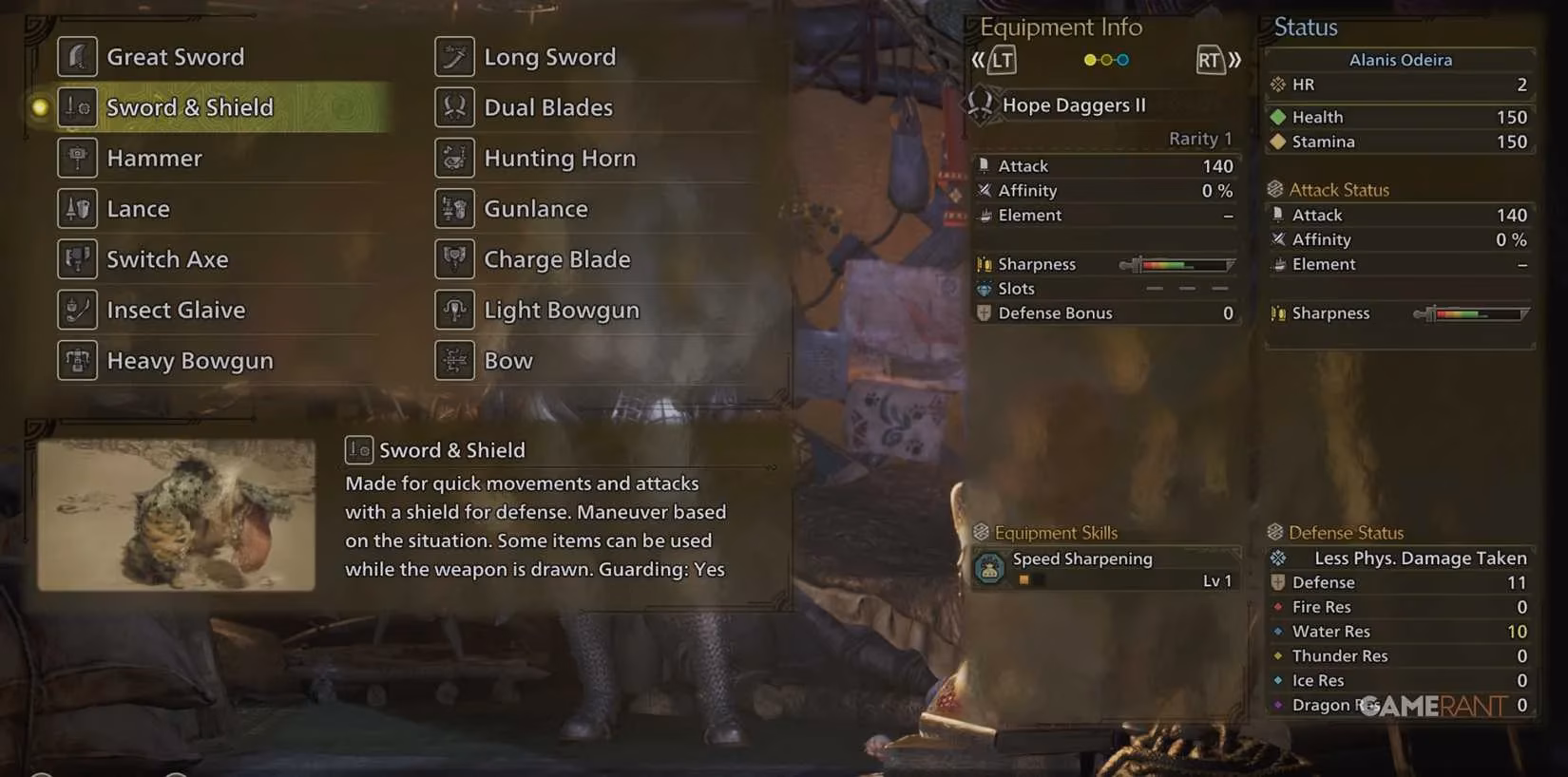Screen dimensions: 1568x777
Task: Select the Heavy Bowgun icon
Action: pyautogui.click(x=77, y=360)
